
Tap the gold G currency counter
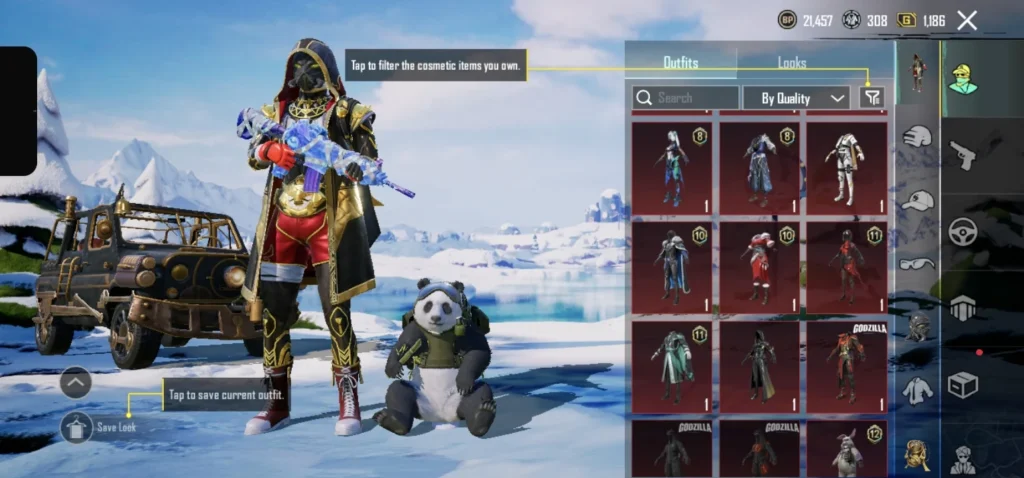(x=921, y=20)
